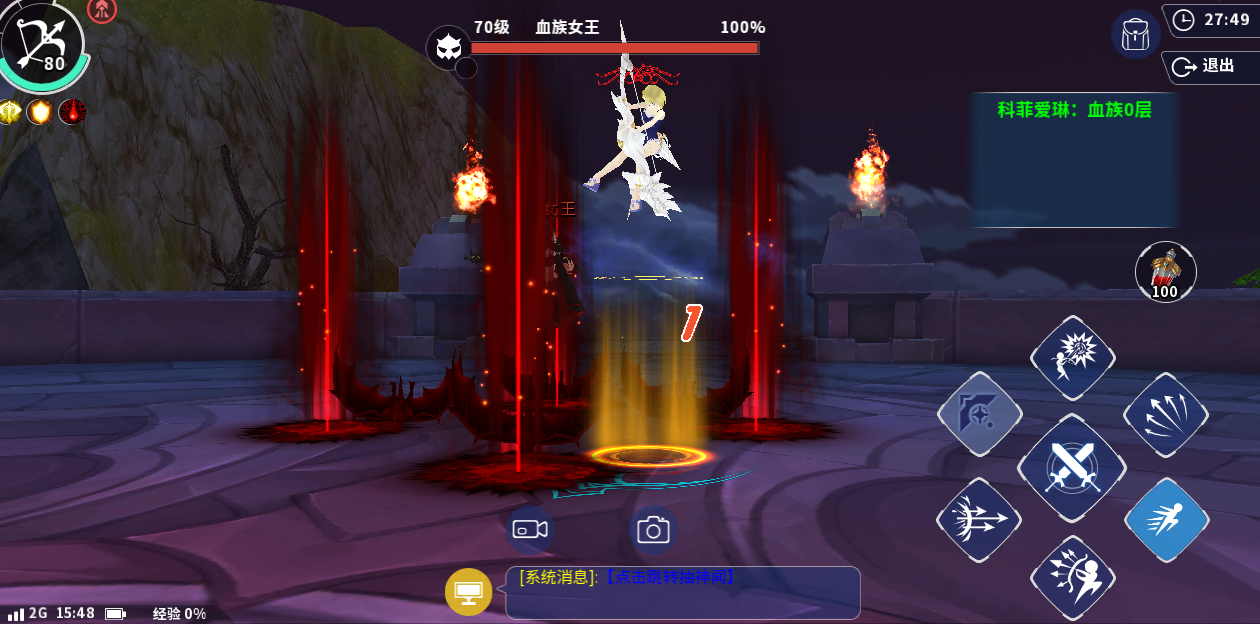Cast the fanned multi-arrow volley skill
Viewport: 1260px width, 624px height.
1165,414
